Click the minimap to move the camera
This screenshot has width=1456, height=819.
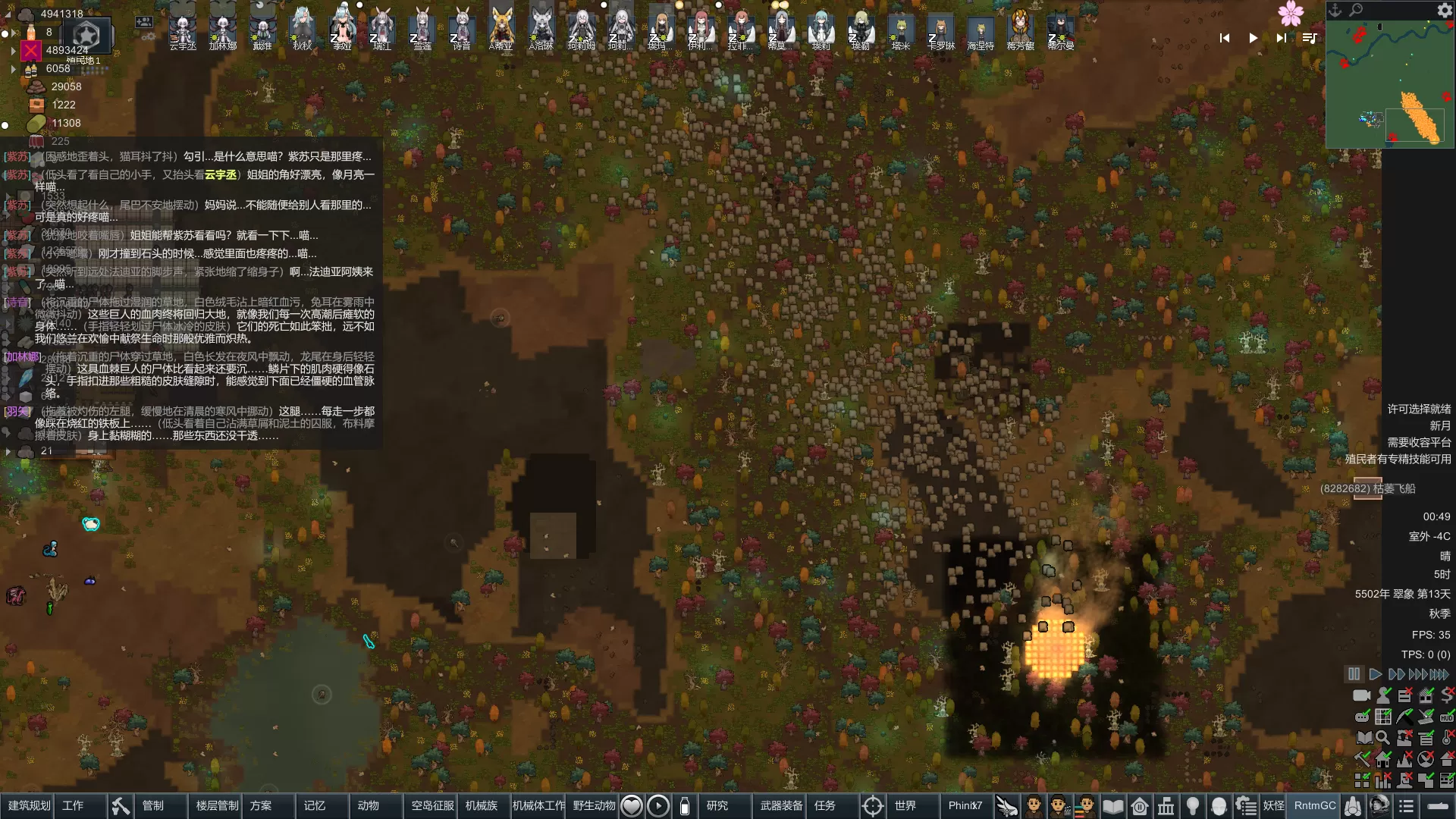coord(1389,83)
